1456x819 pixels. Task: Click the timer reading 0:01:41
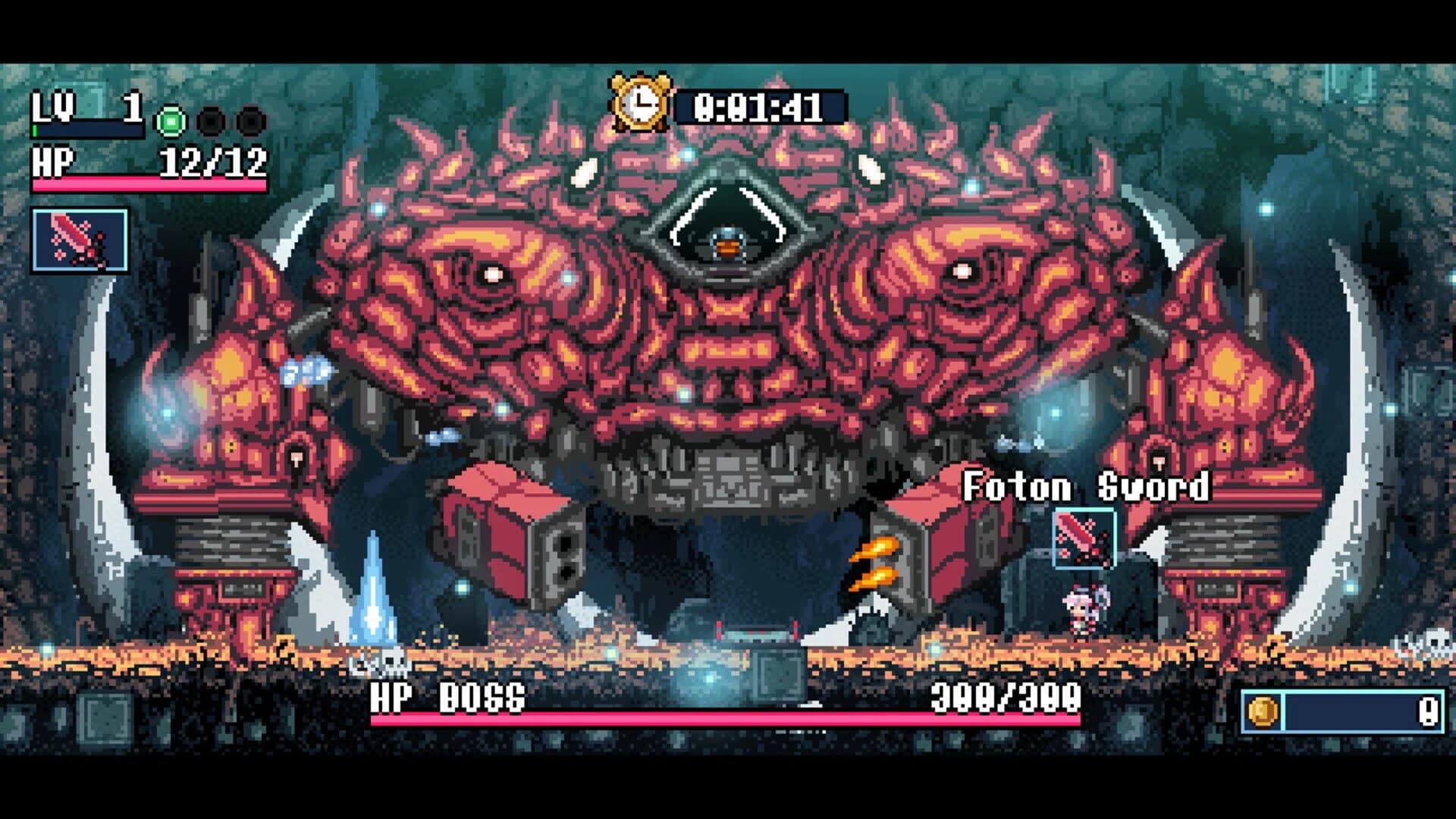[x=758, y=107]
